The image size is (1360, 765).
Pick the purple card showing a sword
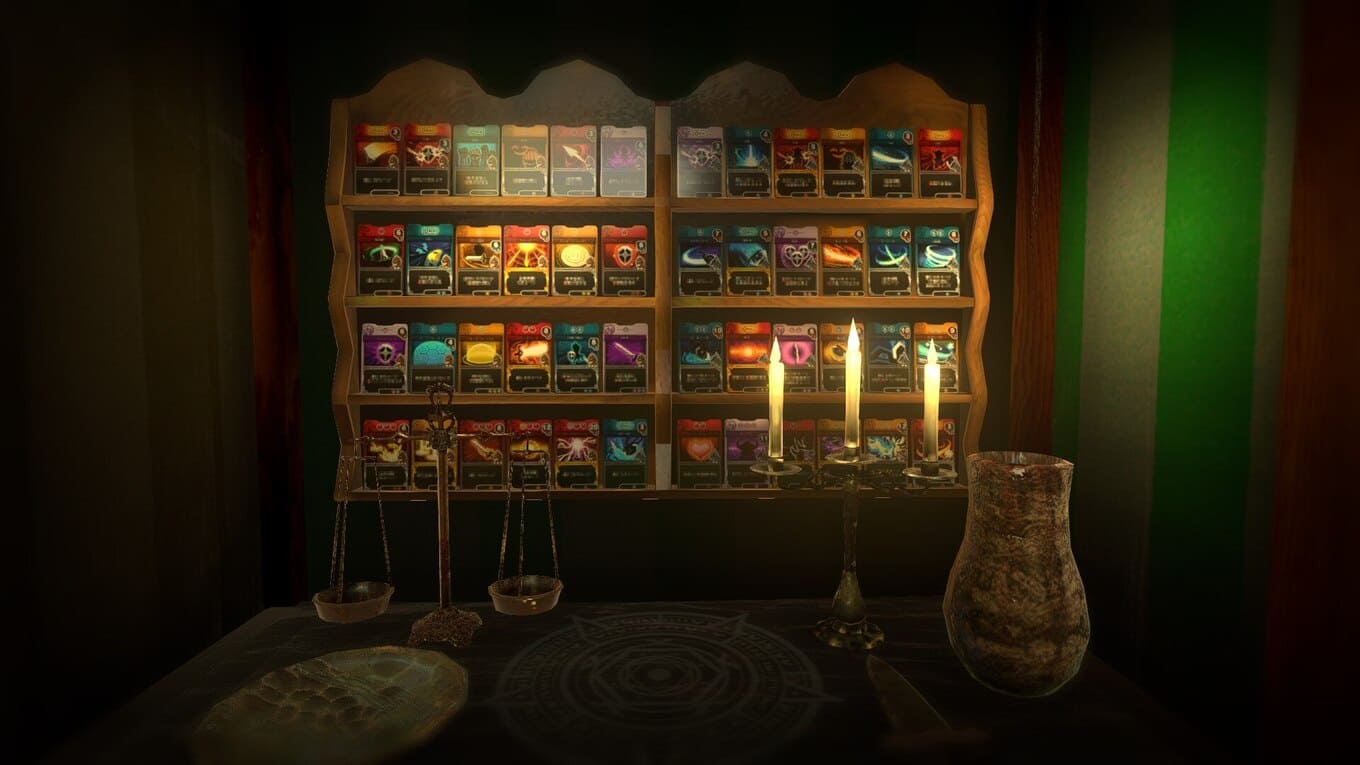point(625,357)
